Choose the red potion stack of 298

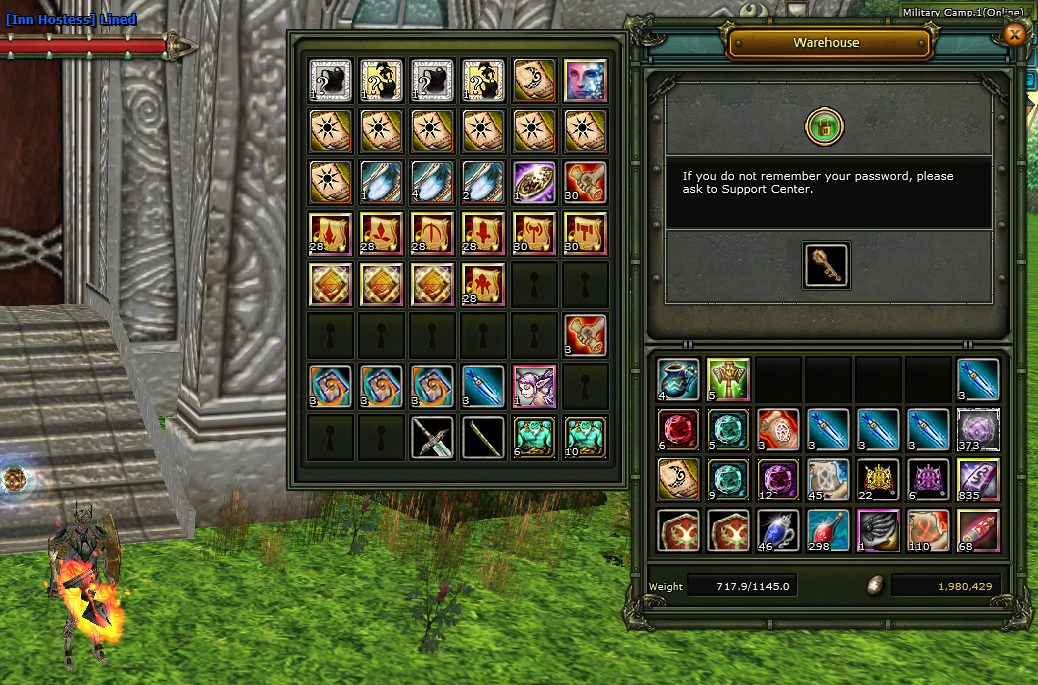pyautogui.click(x=828, y=529)
